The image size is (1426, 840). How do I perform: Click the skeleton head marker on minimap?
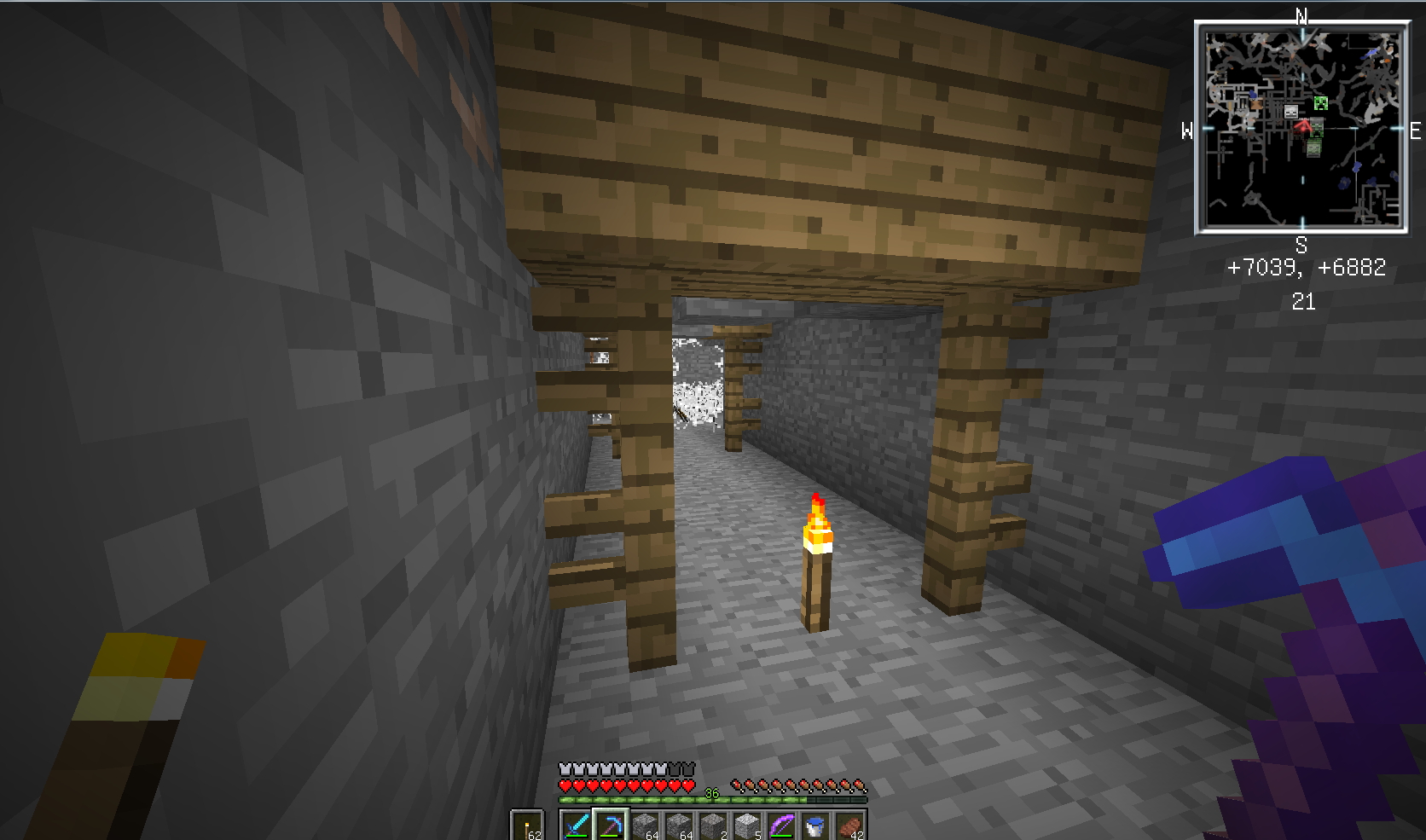[1291, 112]
